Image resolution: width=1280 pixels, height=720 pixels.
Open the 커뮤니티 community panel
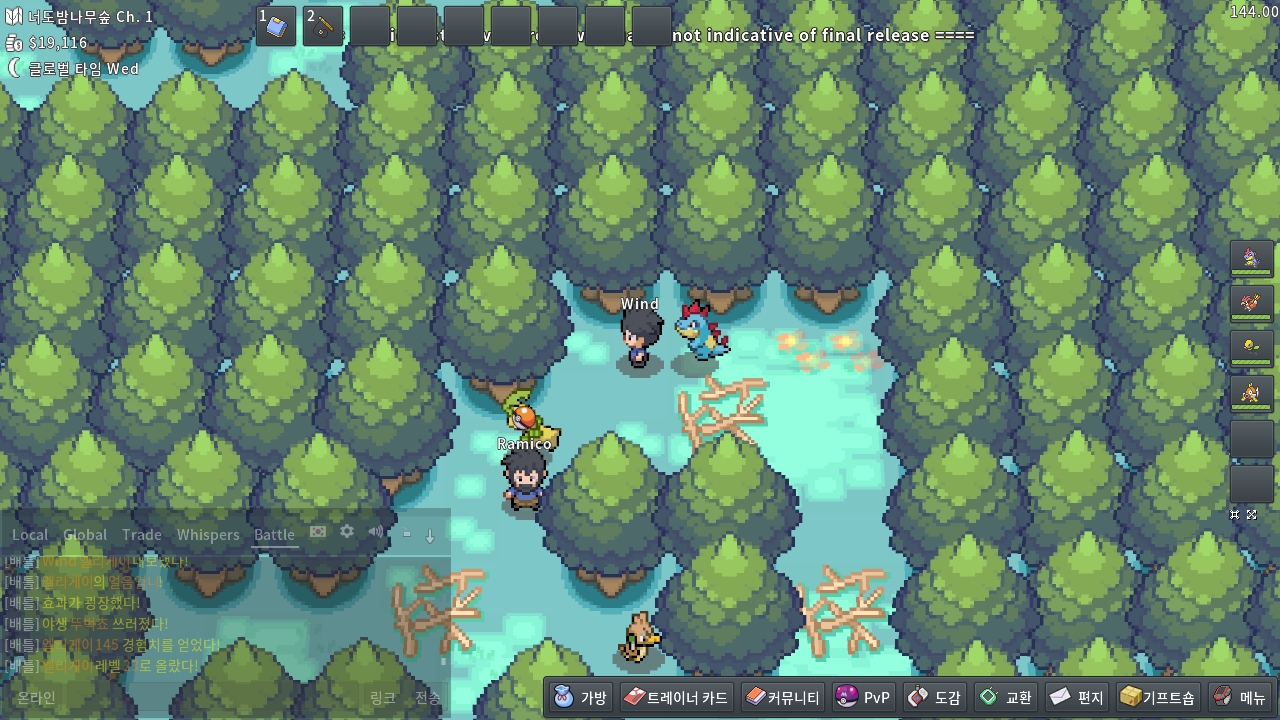[782, 697]
